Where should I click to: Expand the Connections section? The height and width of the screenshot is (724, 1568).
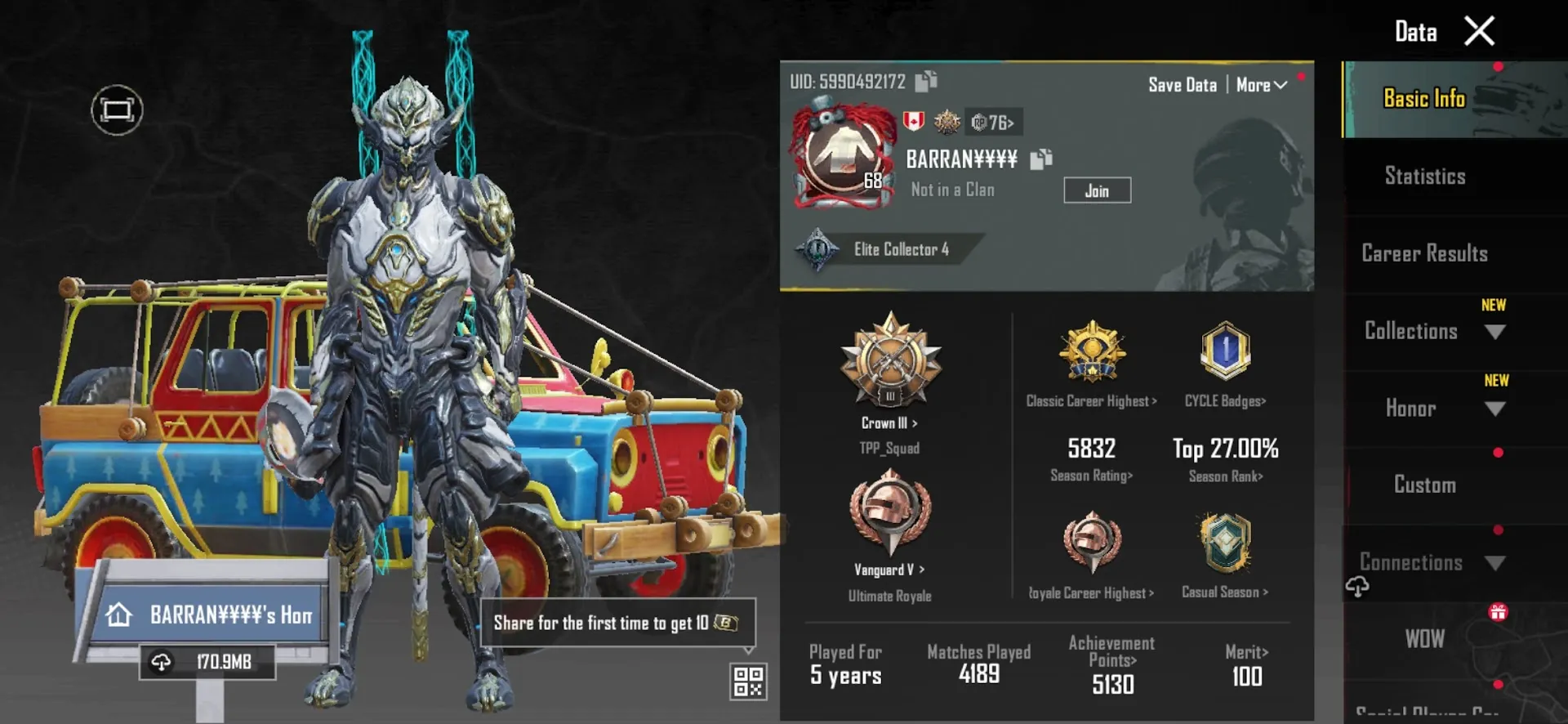pyautogui.click(x=1495, y=563)
